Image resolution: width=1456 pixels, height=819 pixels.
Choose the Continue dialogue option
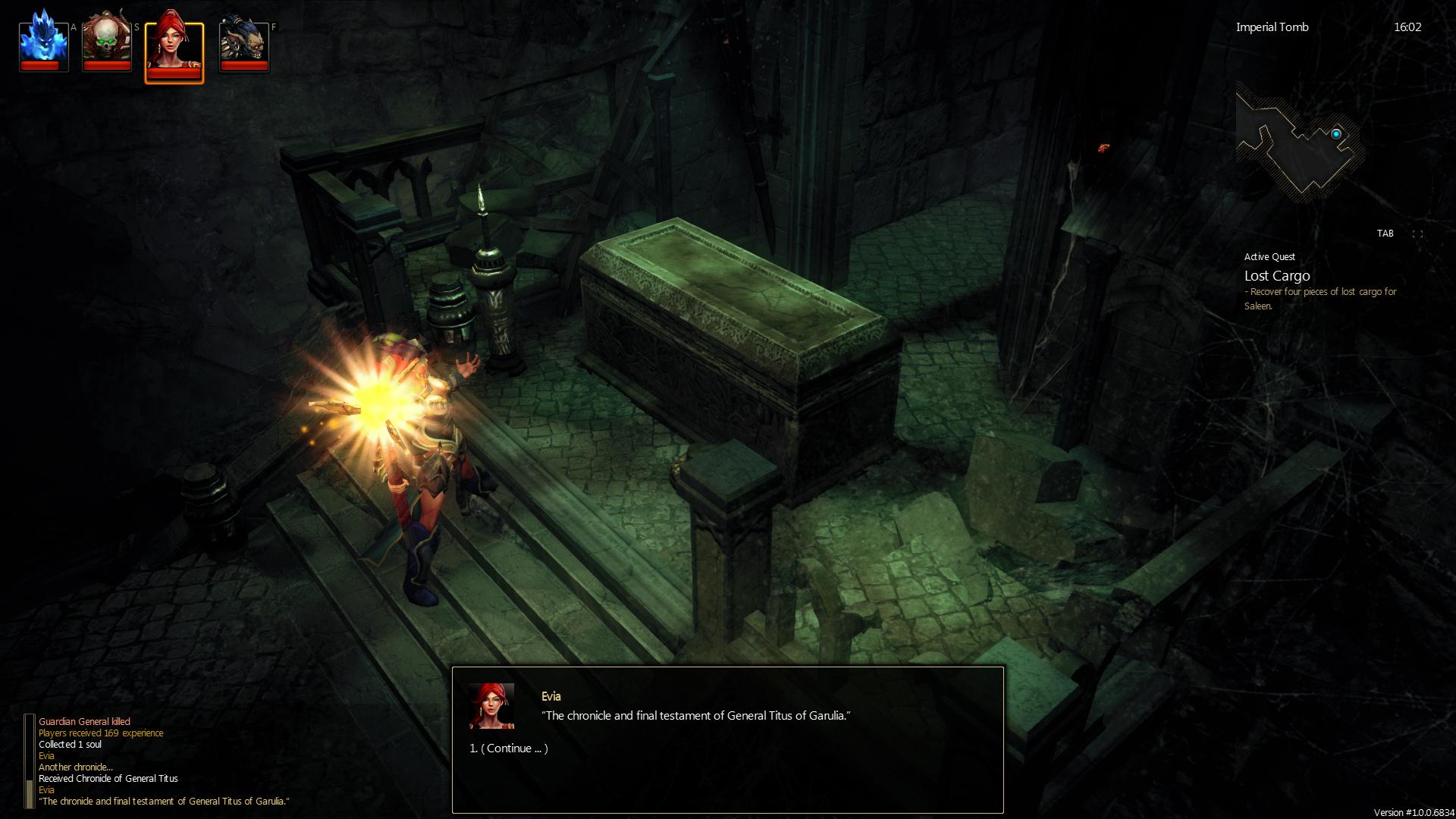tap(509, 748)
